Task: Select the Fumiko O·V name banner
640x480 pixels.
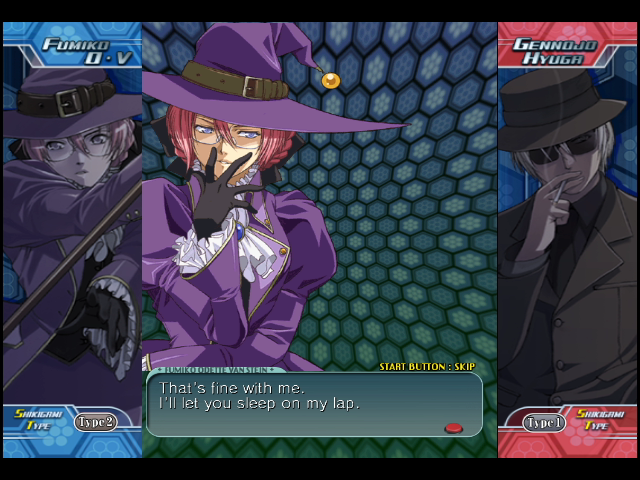Action: 74,50
